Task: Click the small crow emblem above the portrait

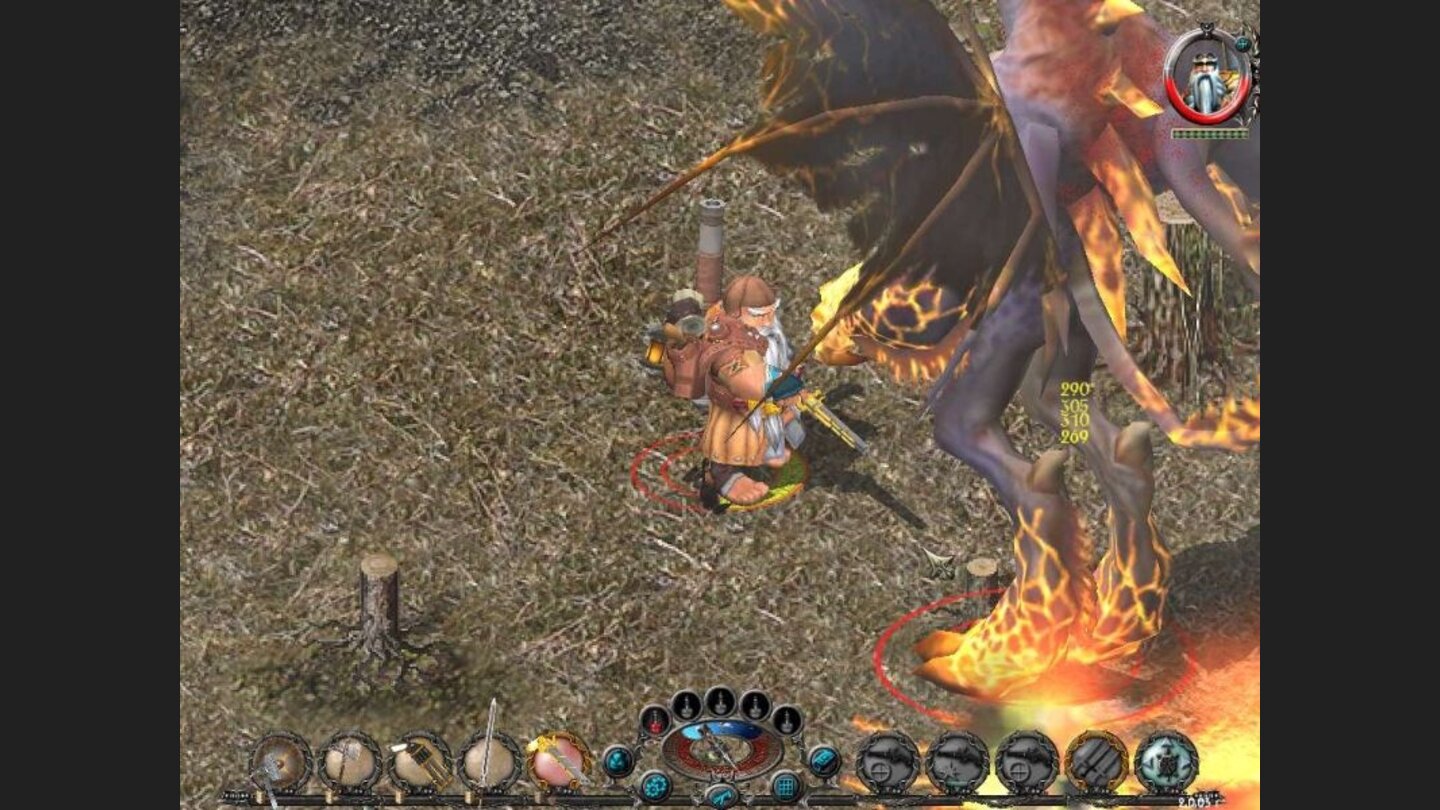Action: (1207, 28)
